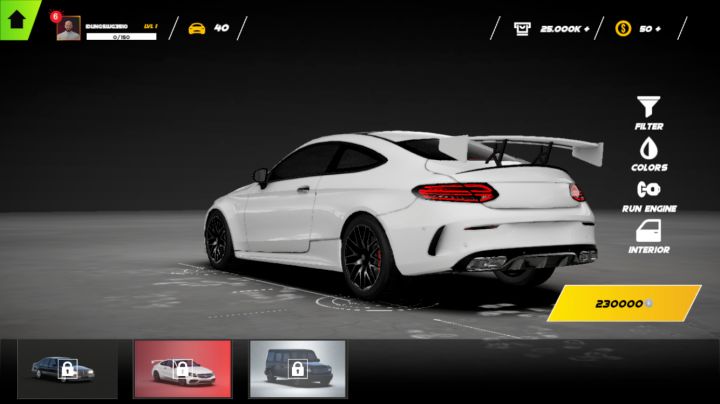The height and width of the screenshot is (404, 720).
Task: Buy the car for 230000
Action: click(624, 303)
